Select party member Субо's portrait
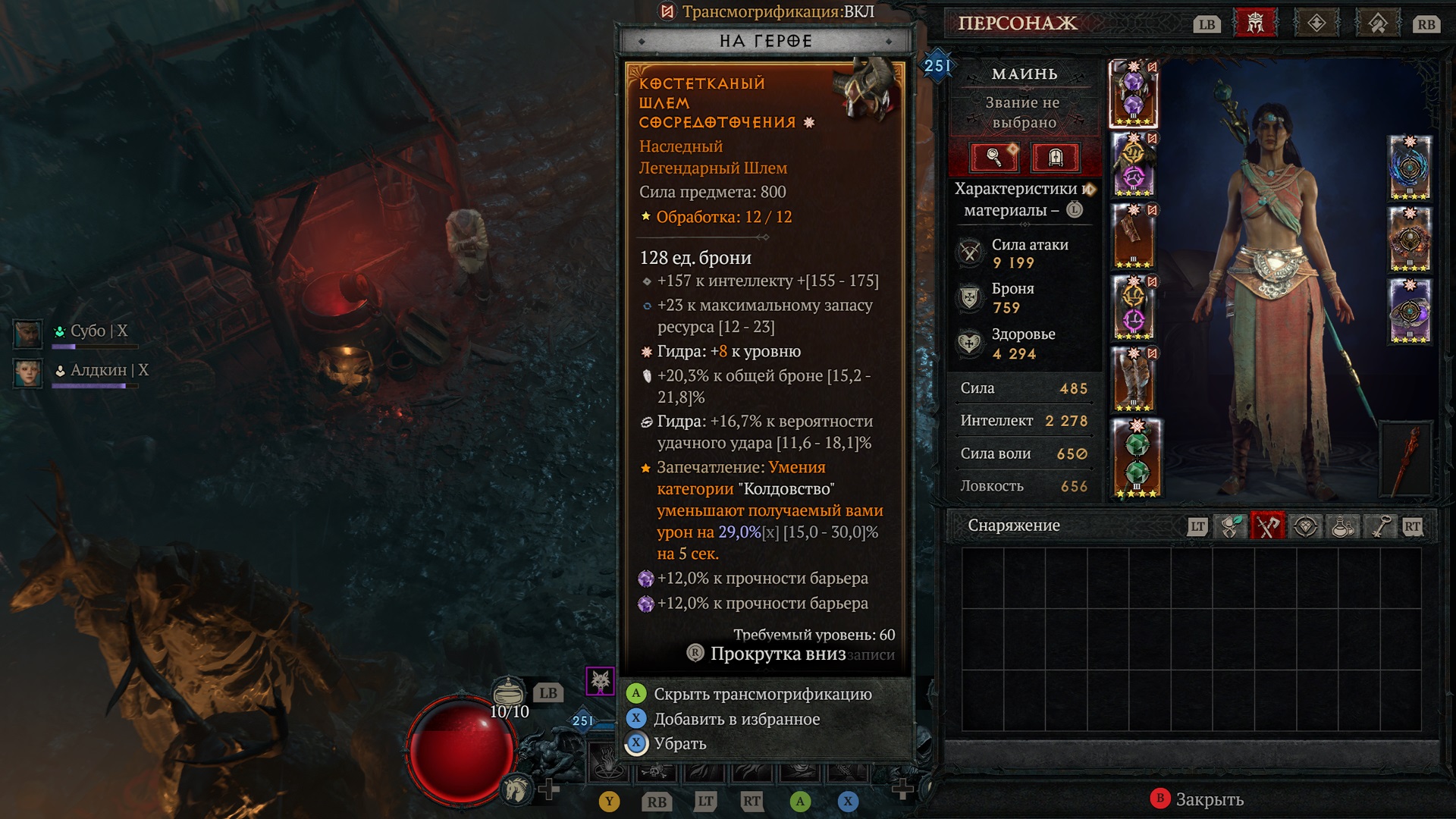Image resolution: width=1456 pixels, height=819 pixels. point(28,333)
